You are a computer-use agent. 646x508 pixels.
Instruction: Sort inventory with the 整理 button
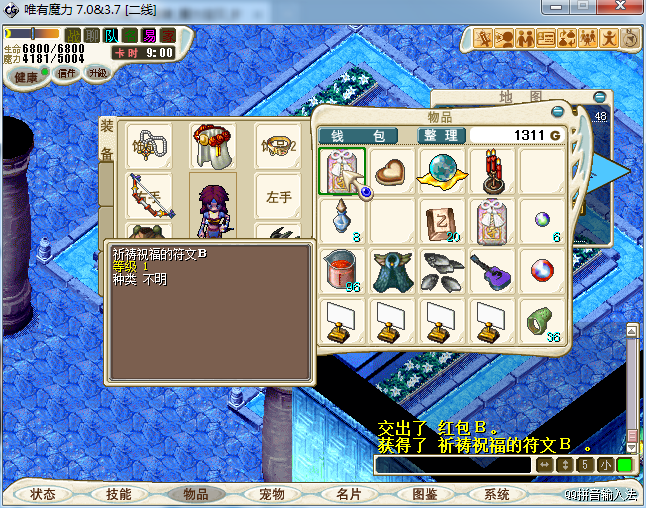pyautogui.click(x=439, y=135)
